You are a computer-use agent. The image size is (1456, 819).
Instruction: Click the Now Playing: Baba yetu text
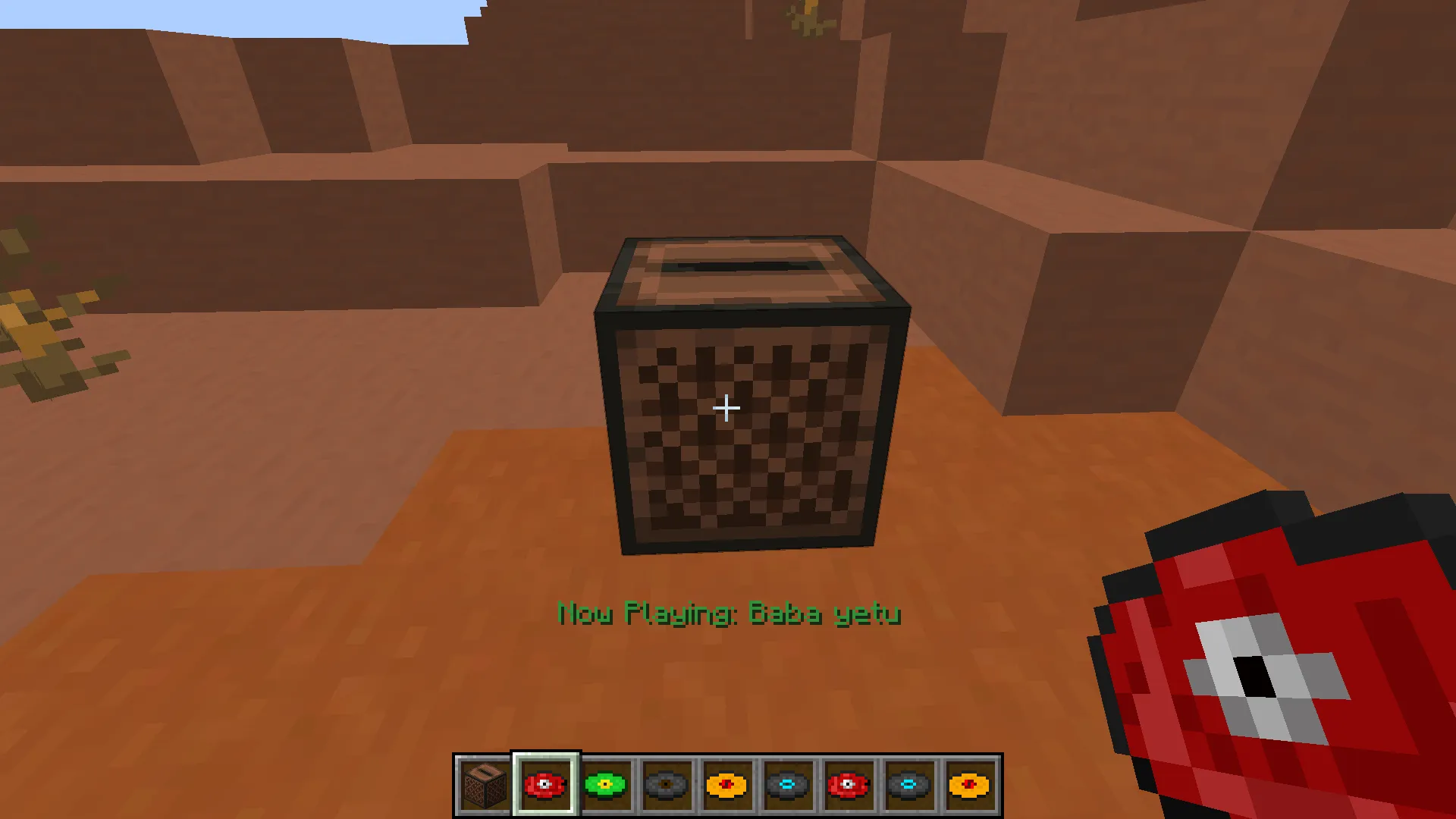726,614
